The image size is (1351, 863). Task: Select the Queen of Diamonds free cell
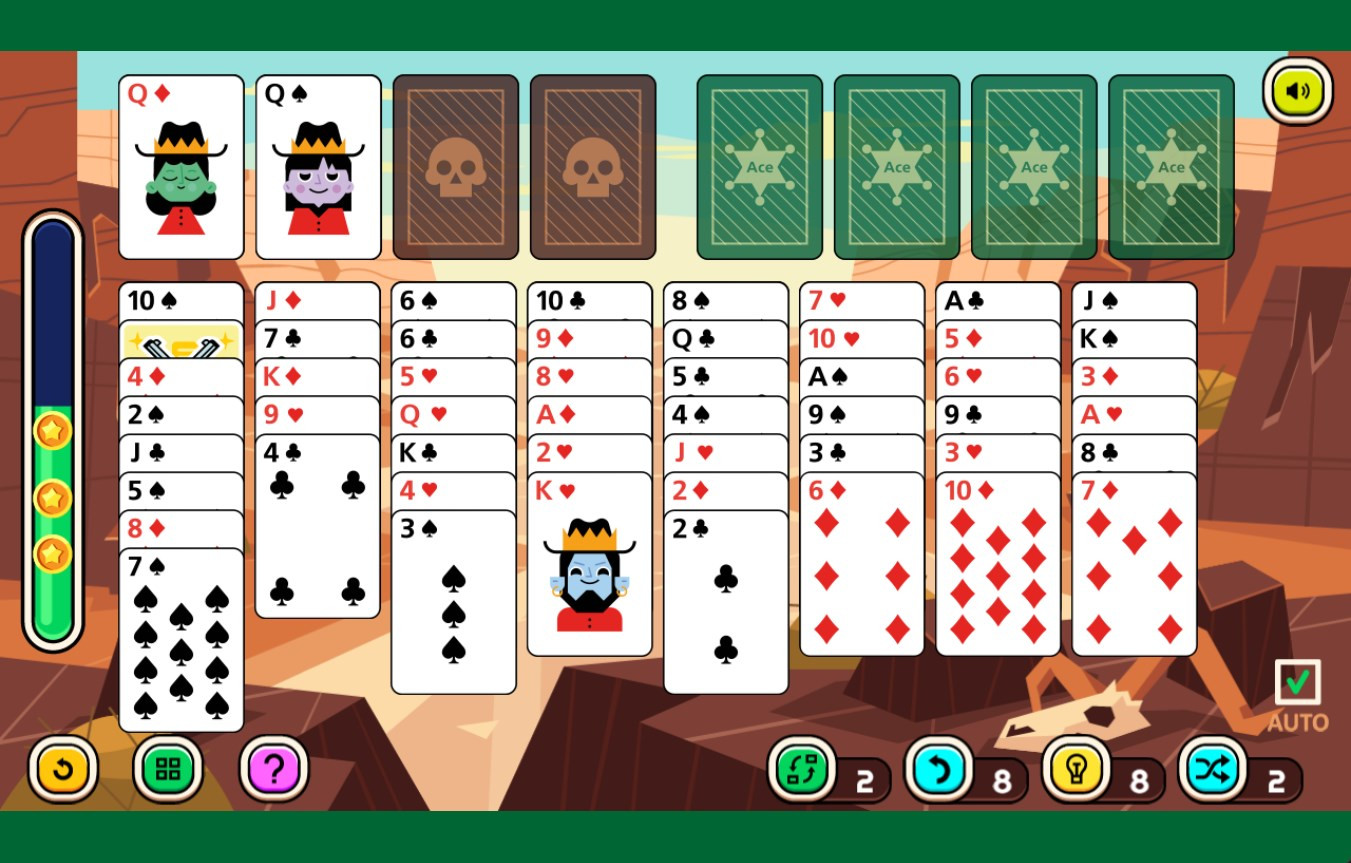coord(181,167)
